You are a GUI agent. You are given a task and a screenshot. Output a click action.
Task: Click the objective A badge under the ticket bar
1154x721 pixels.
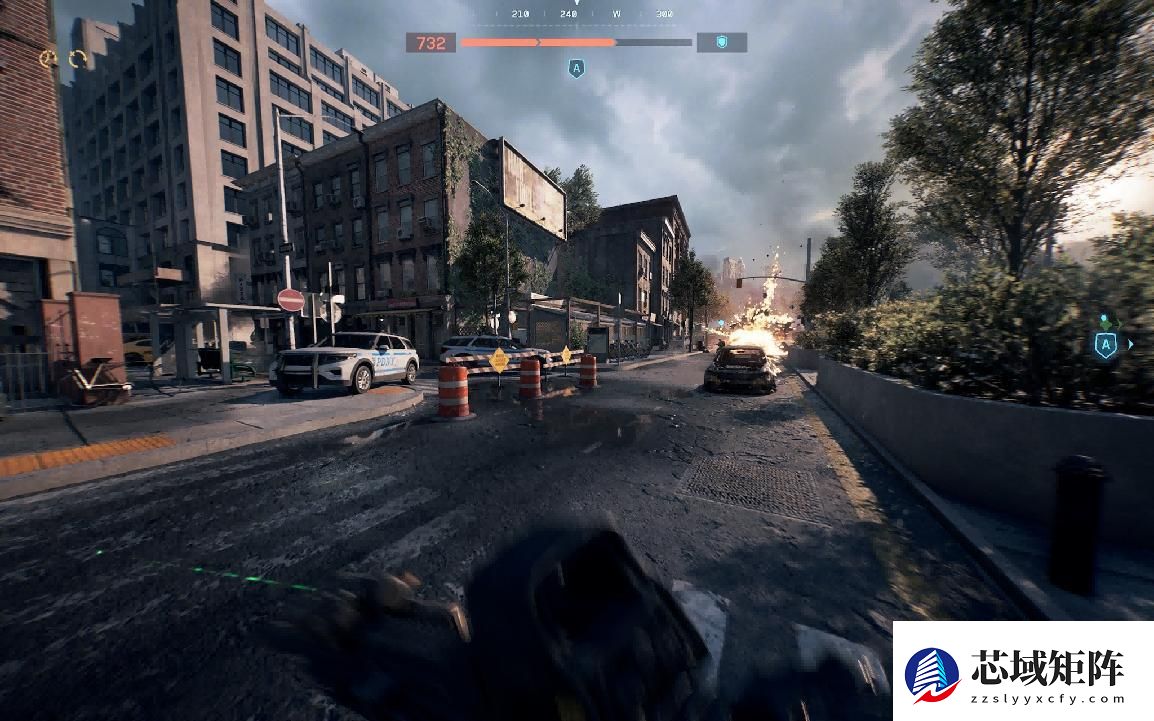[x=575, y=68]
